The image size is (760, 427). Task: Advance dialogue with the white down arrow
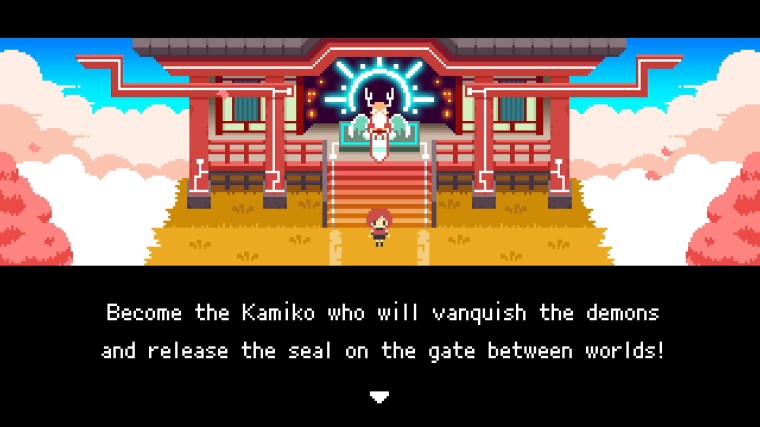pos(379,396)
